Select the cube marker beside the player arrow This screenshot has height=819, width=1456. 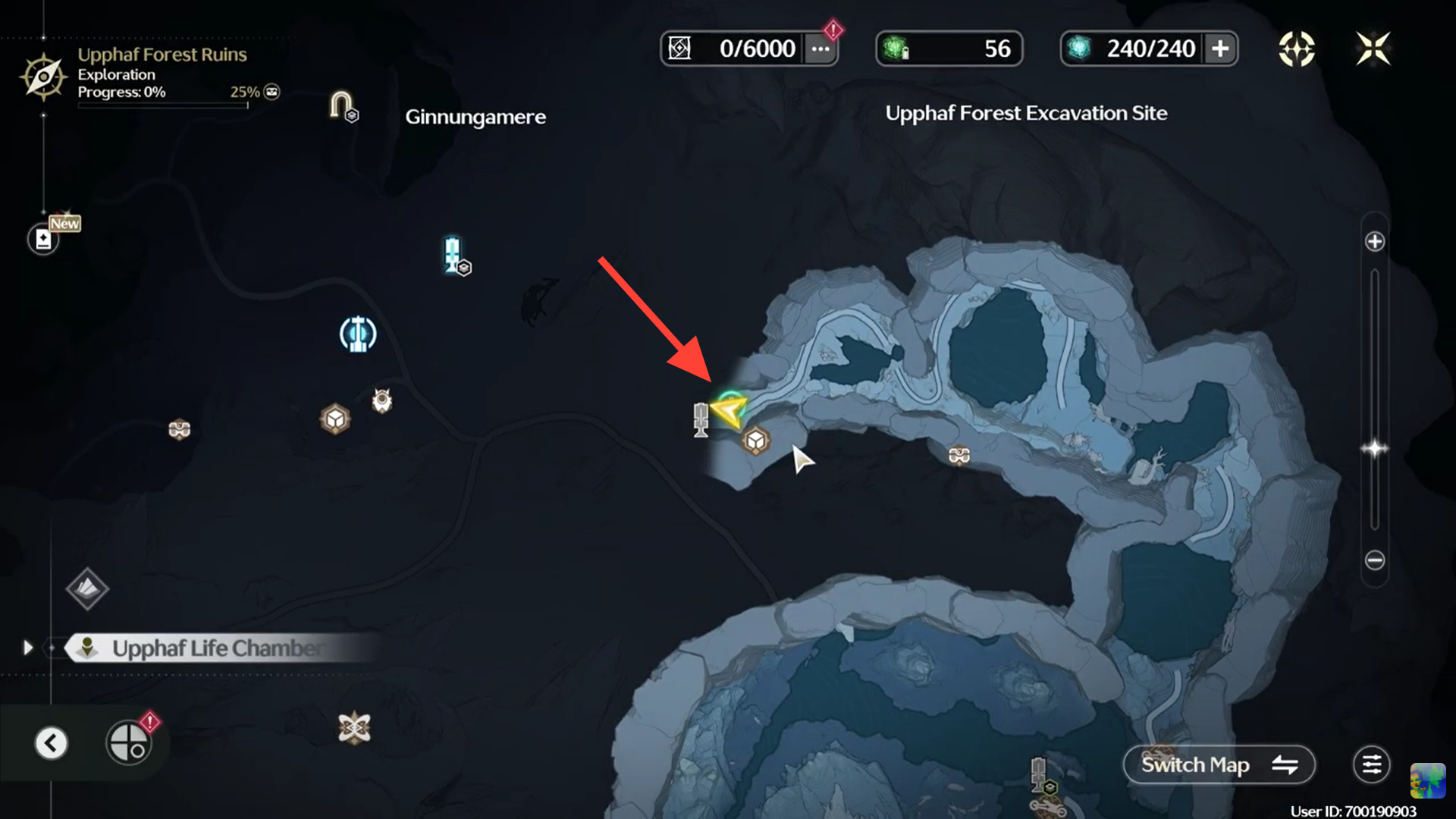coord(755,441)
